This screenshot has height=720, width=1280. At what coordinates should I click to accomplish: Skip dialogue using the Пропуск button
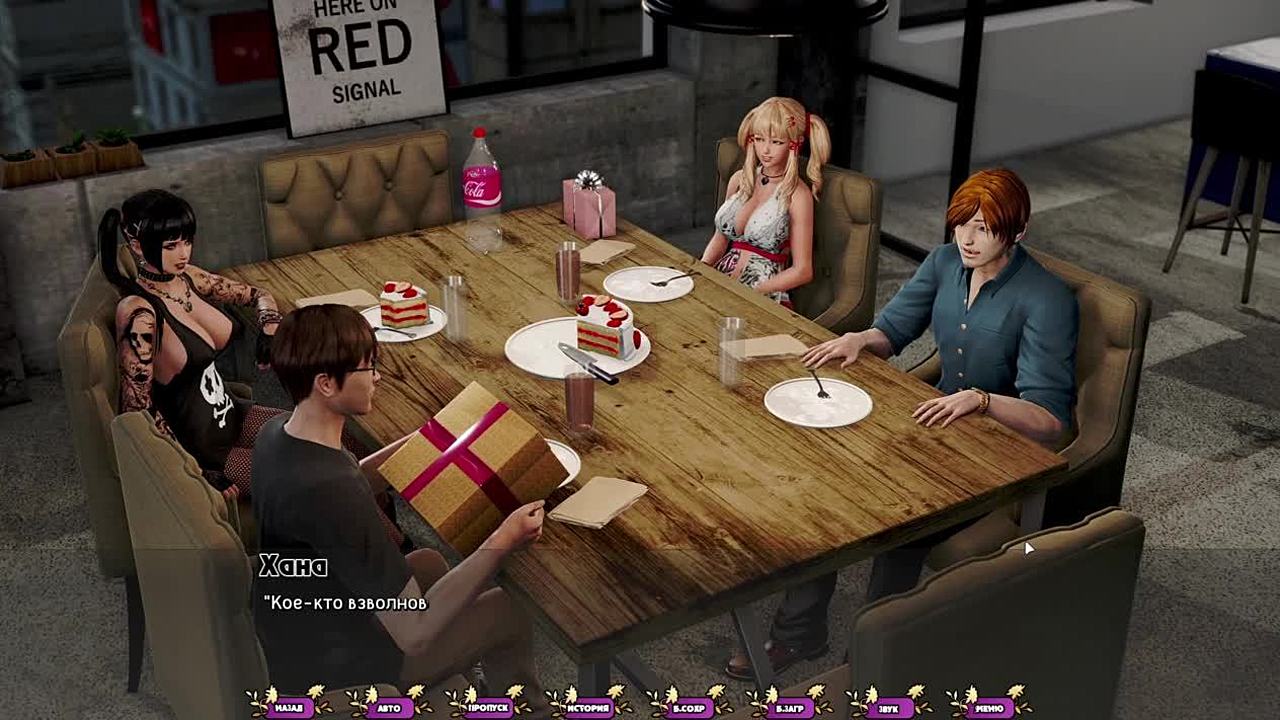[489, 707]
